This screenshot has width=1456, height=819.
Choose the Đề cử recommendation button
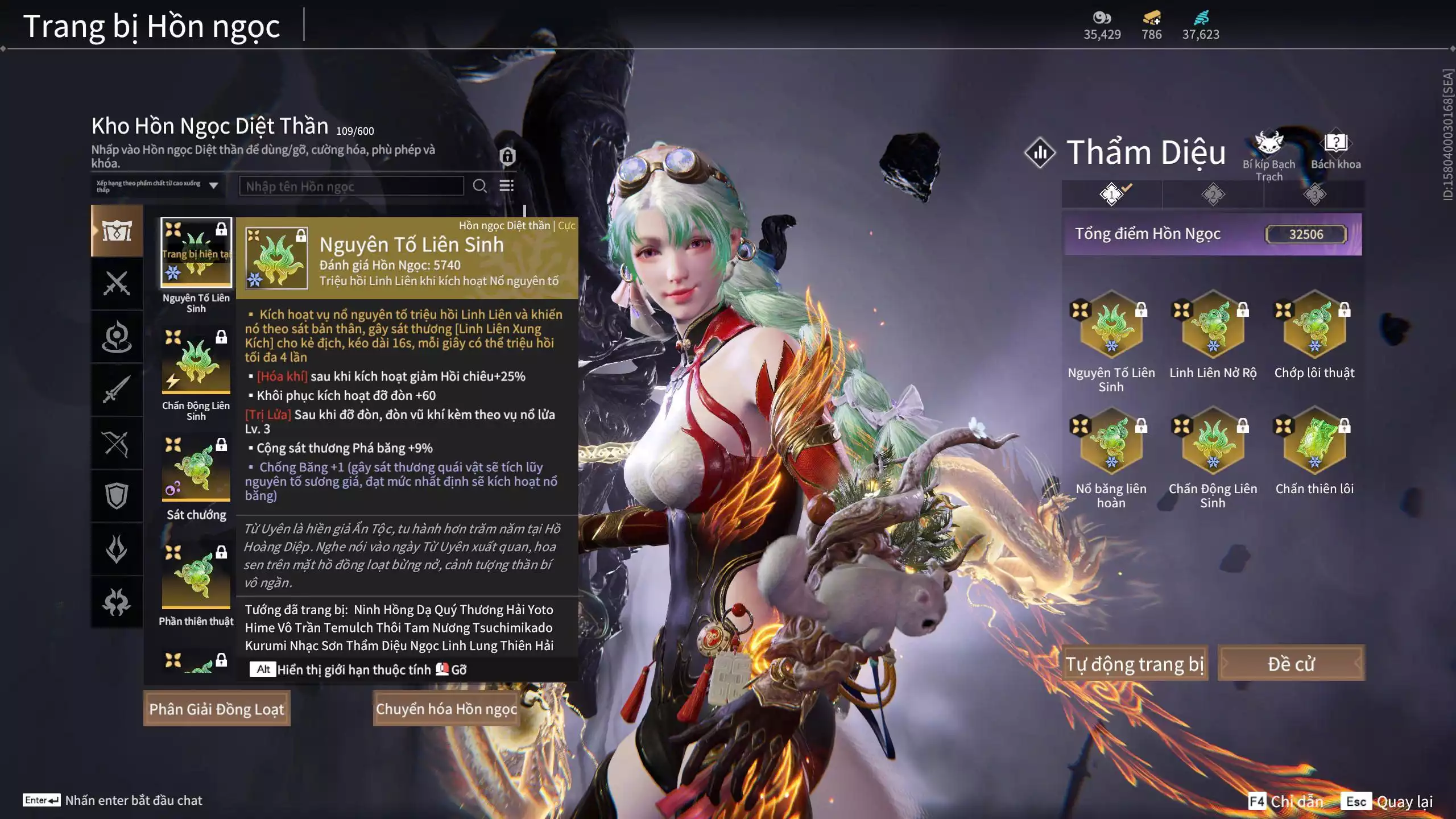point(1290,664)
